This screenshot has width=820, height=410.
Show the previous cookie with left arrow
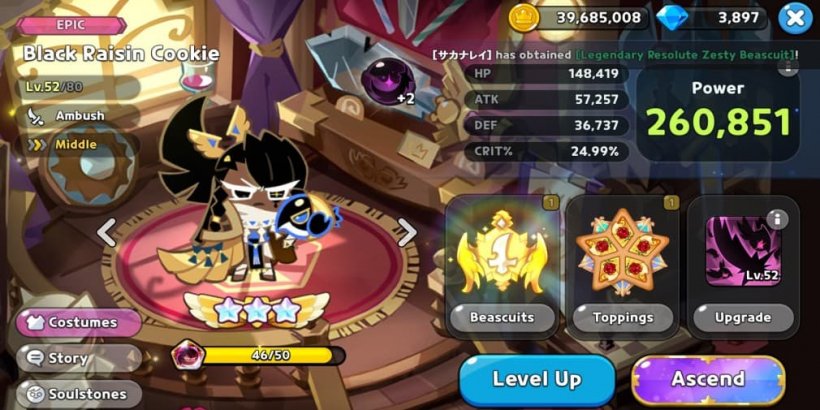click(x=107, y=232)
